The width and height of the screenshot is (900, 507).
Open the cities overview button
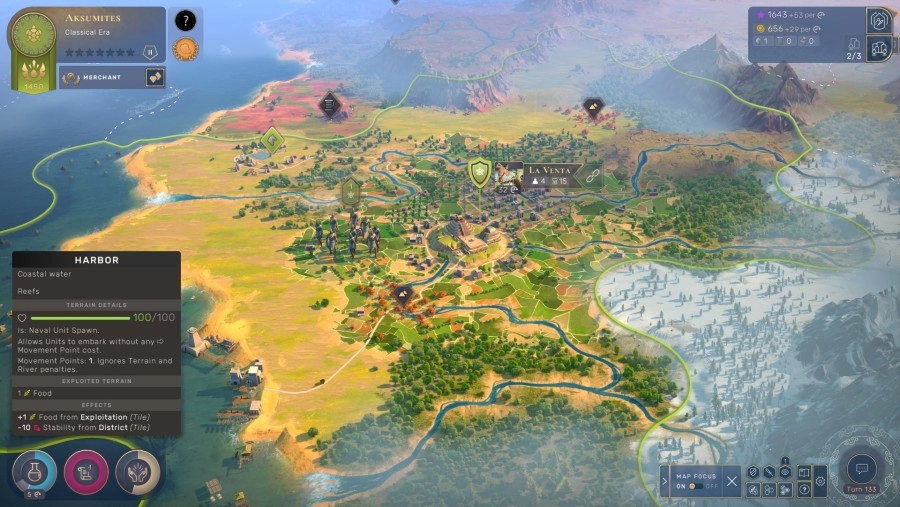(879, 47)
